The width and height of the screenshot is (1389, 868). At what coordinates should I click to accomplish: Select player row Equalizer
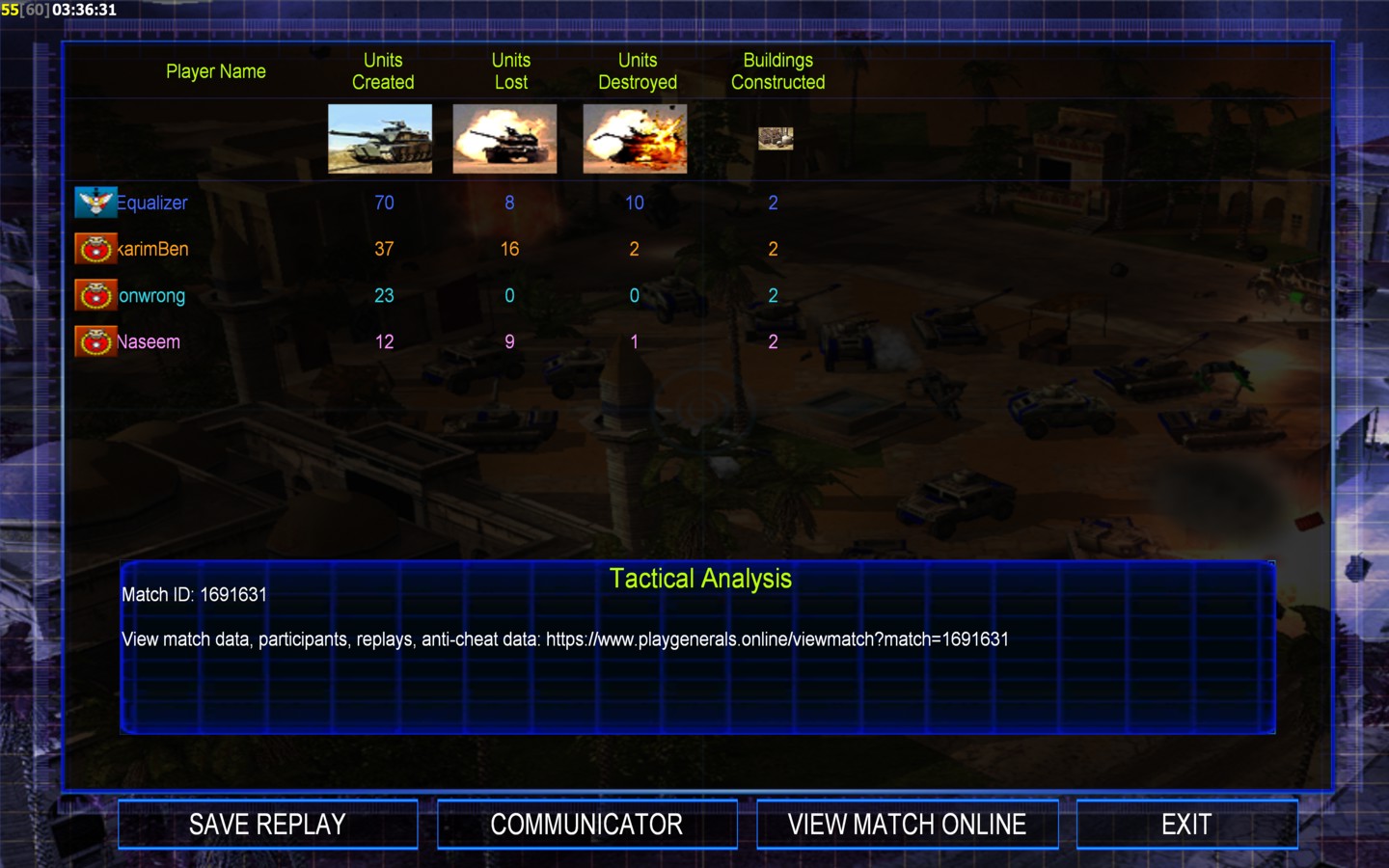(x=151, y=203)
